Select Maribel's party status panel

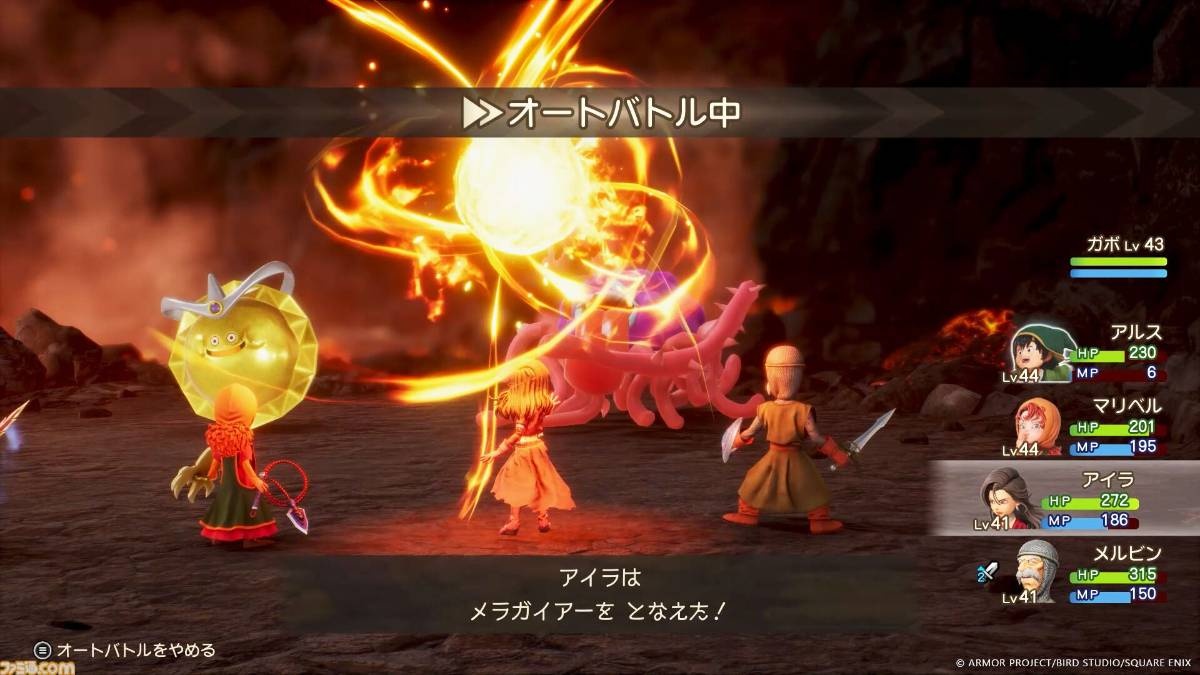click(x=1090, y=426)
